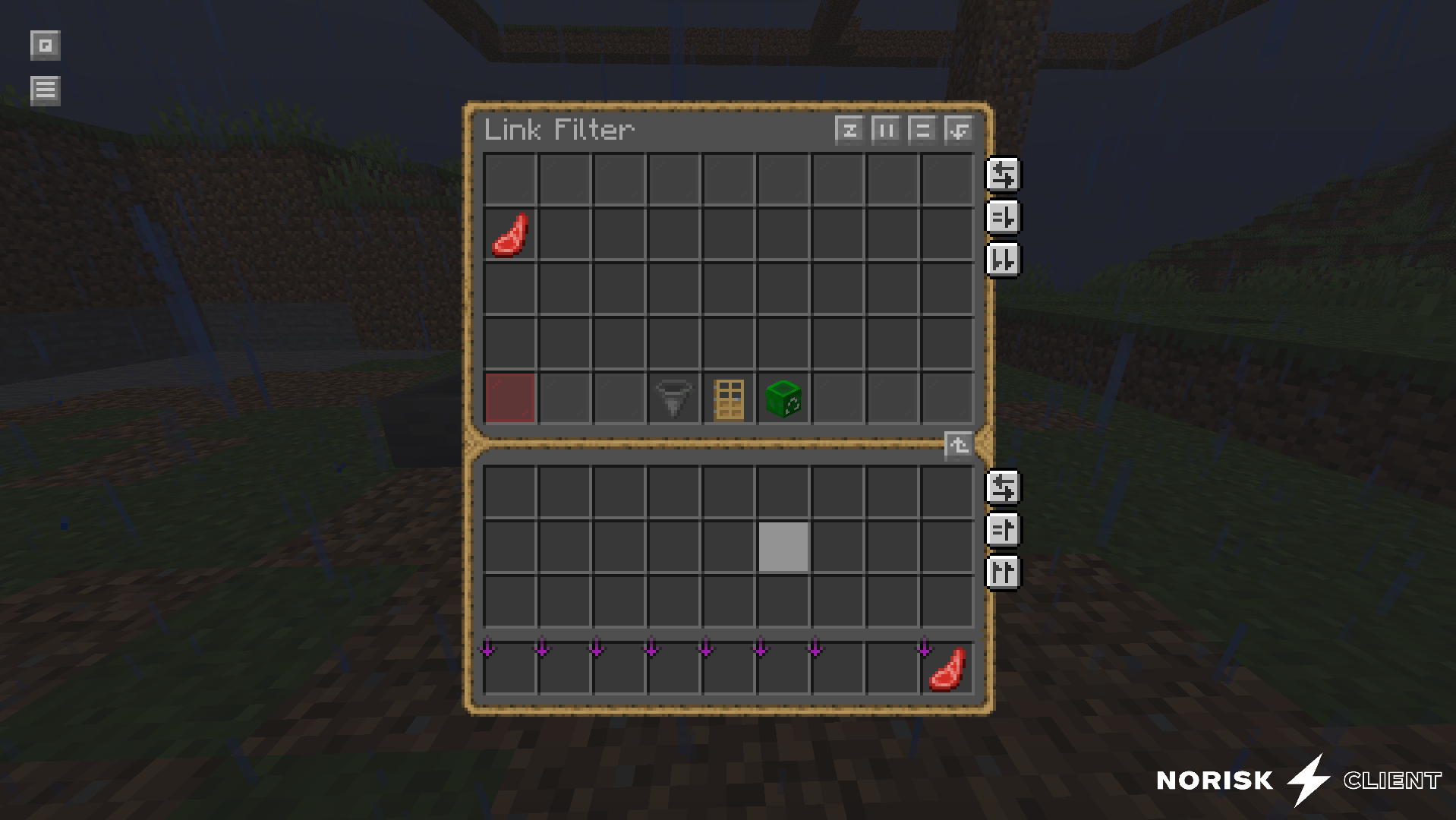Image resolution: width=1456 pixels, height=820 pixels.
Task: Click the down-arrow icon at the header's right end
Action: coord(958,130)
